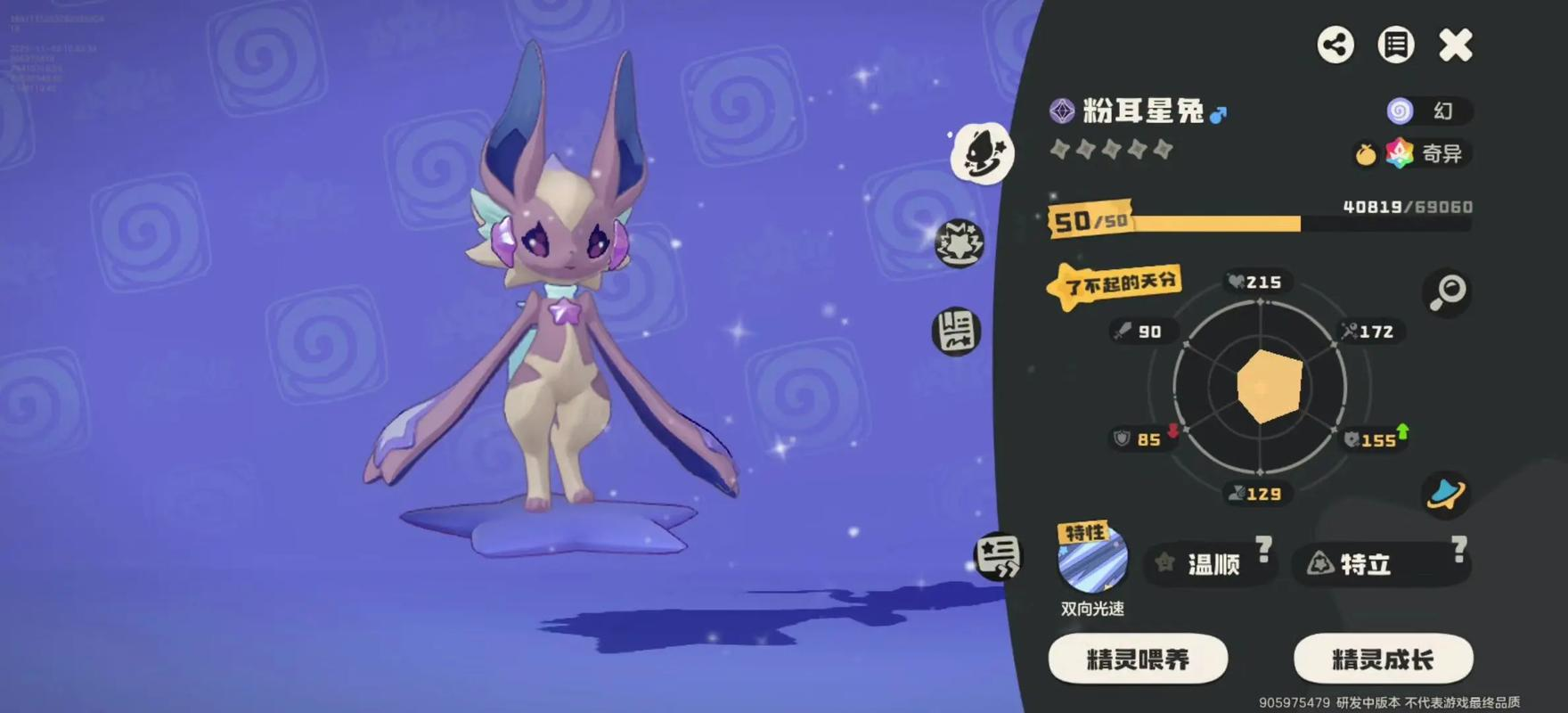Open 精灵喂养 feeding menu
Image resolution: width=1568 pixels, height=713 pixels.
pos(1138,660)
